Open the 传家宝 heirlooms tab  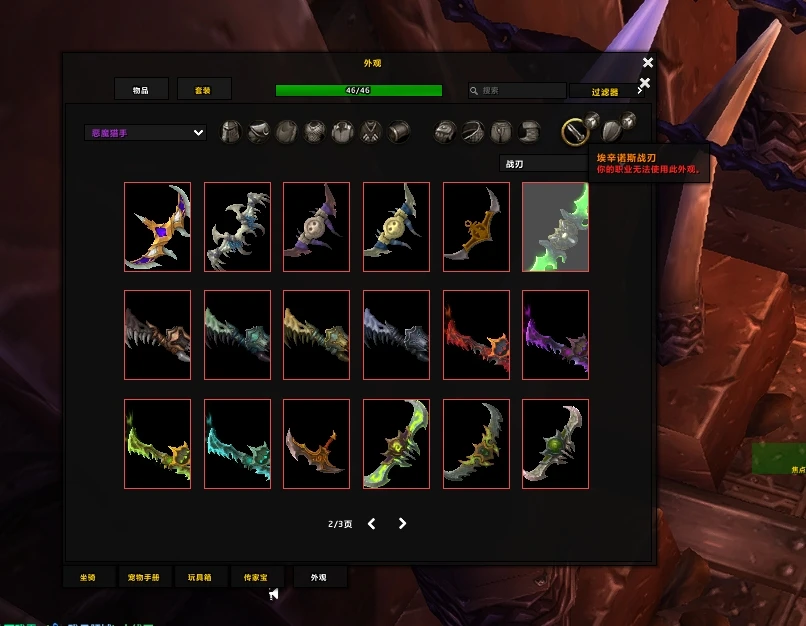257,577
